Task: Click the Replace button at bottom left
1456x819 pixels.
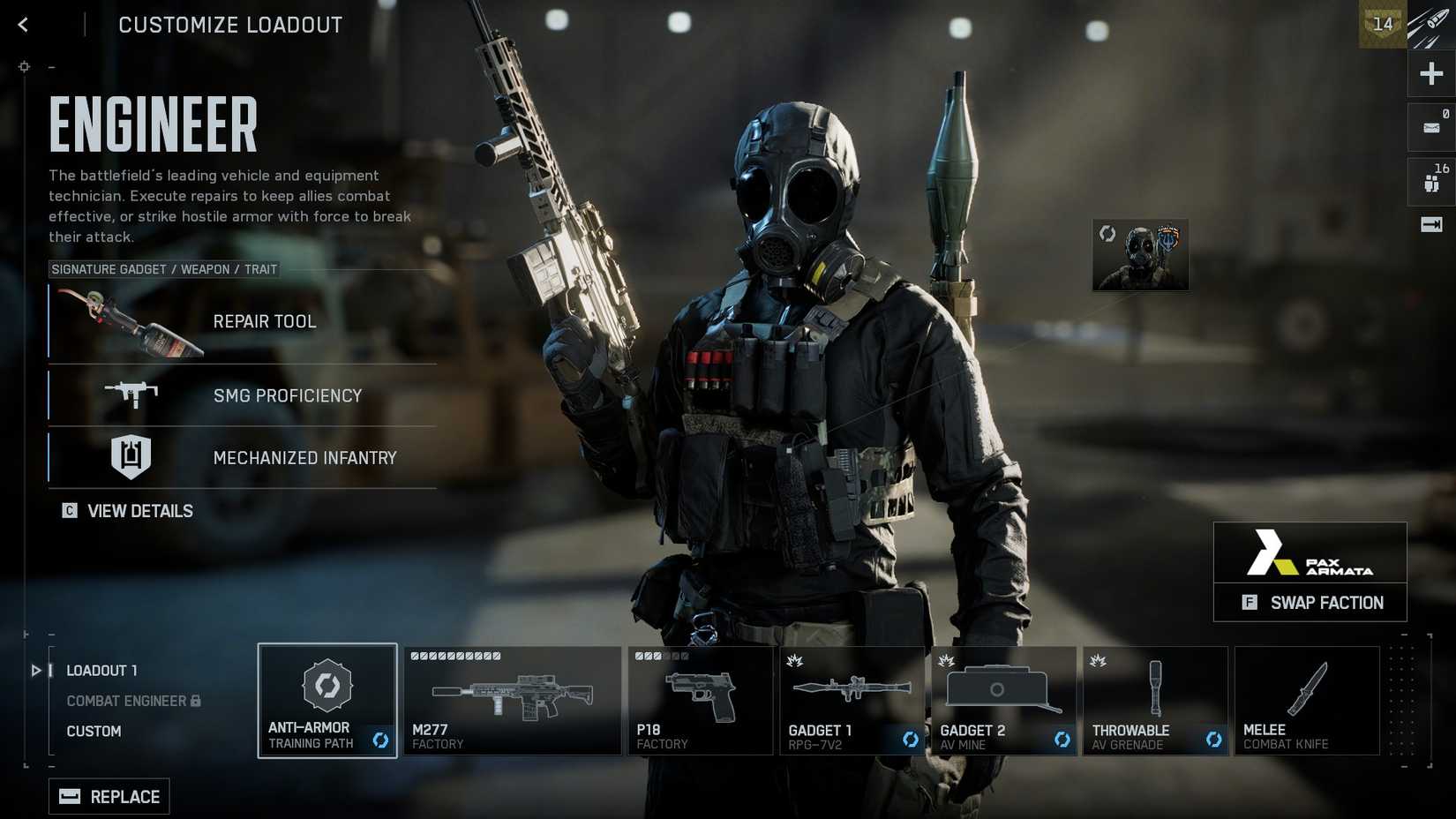Action: pyautogui.click(x=109, y=795)
